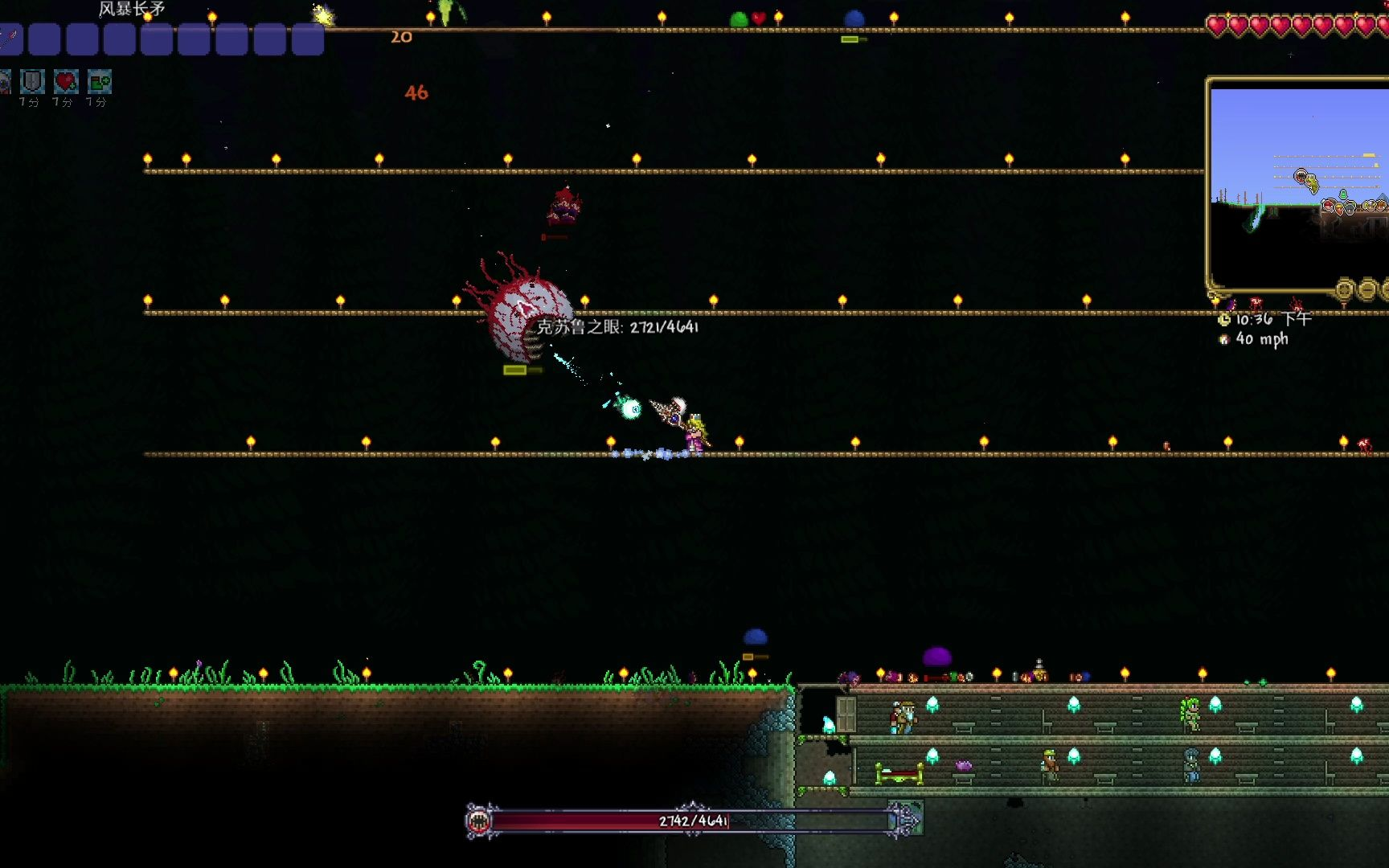Click the Ironskin shield buff icon
Screen dimensions: 1389x868
32,82
